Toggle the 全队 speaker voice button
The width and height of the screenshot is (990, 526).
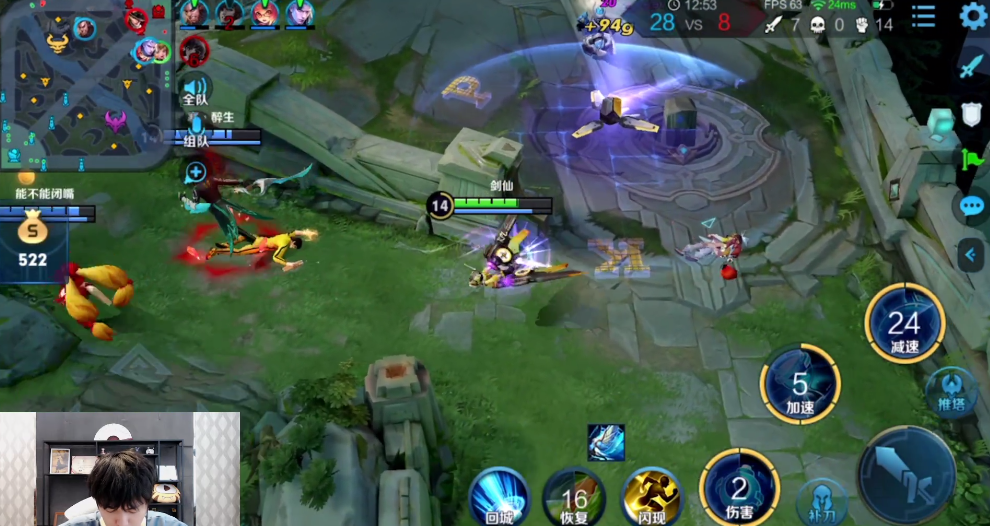195,89
